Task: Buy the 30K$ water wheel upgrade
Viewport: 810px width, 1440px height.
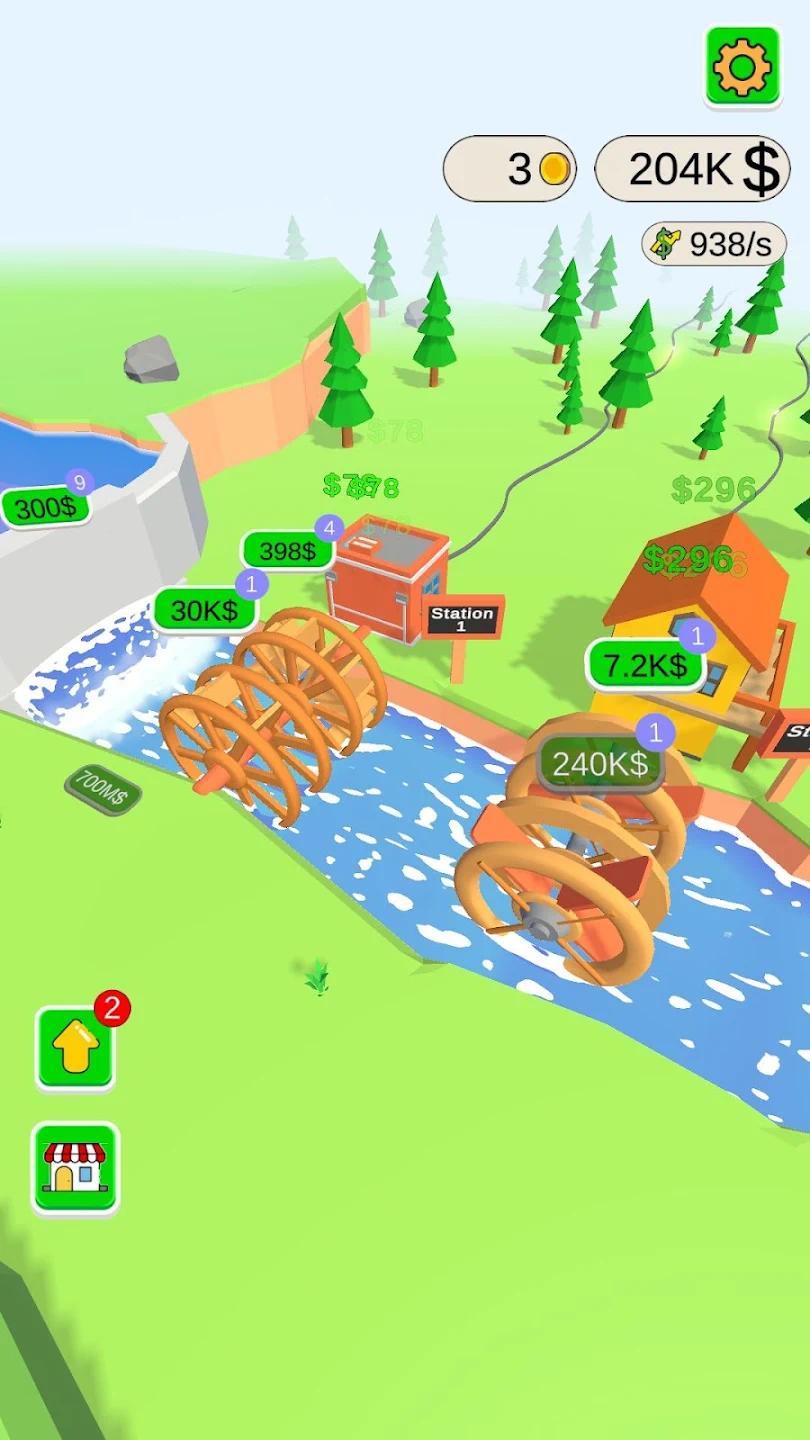Action: click(x=204, y=611)
